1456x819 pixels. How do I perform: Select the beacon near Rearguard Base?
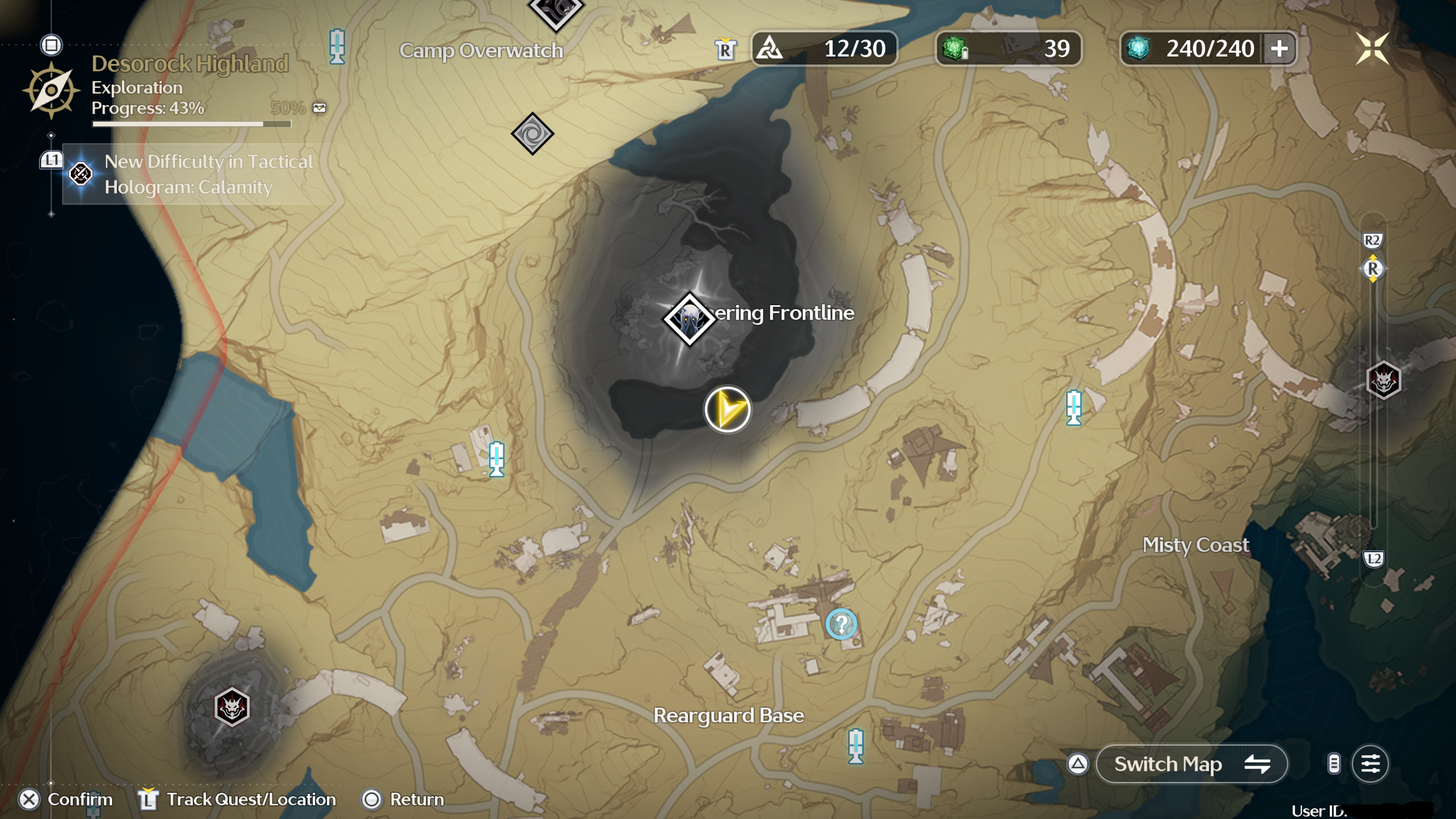click(856, 746)
